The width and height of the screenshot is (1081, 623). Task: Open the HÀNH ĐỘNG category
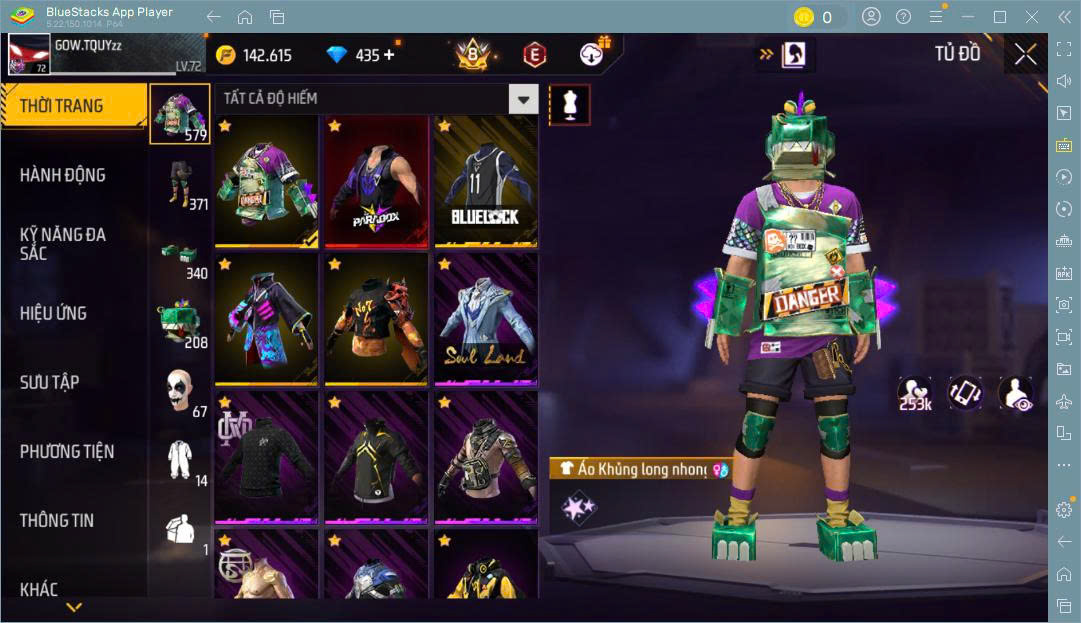click(63, 175)
